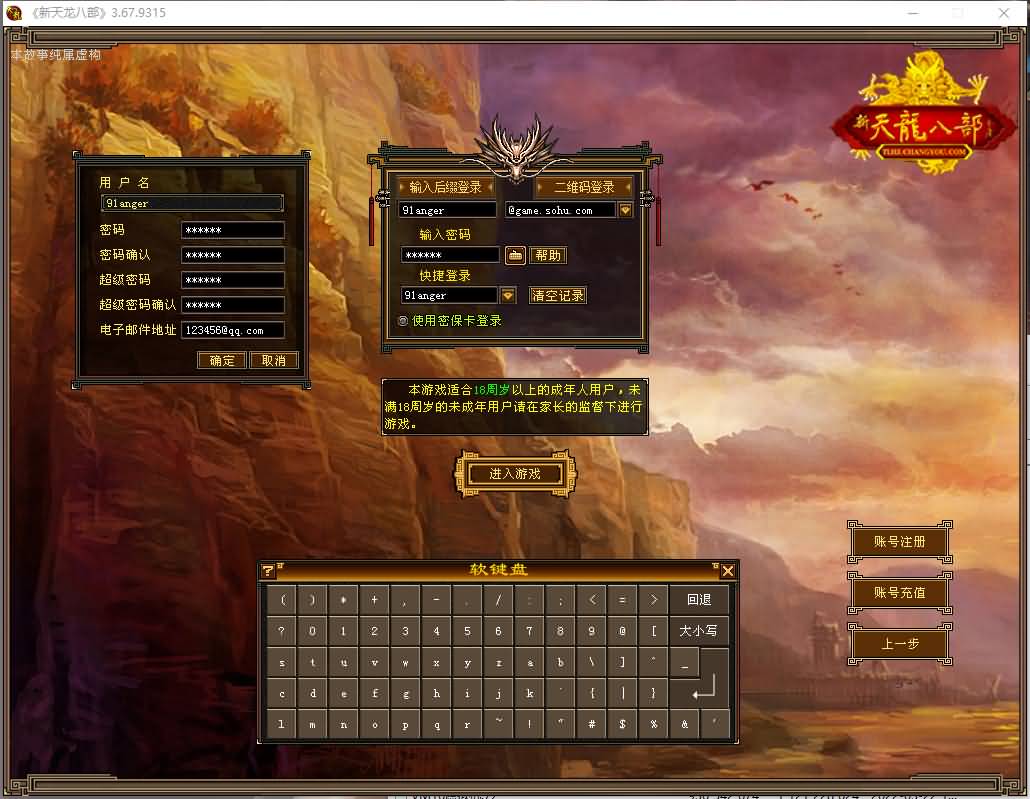
Task: Close the game window
Action: point(1004,12)
